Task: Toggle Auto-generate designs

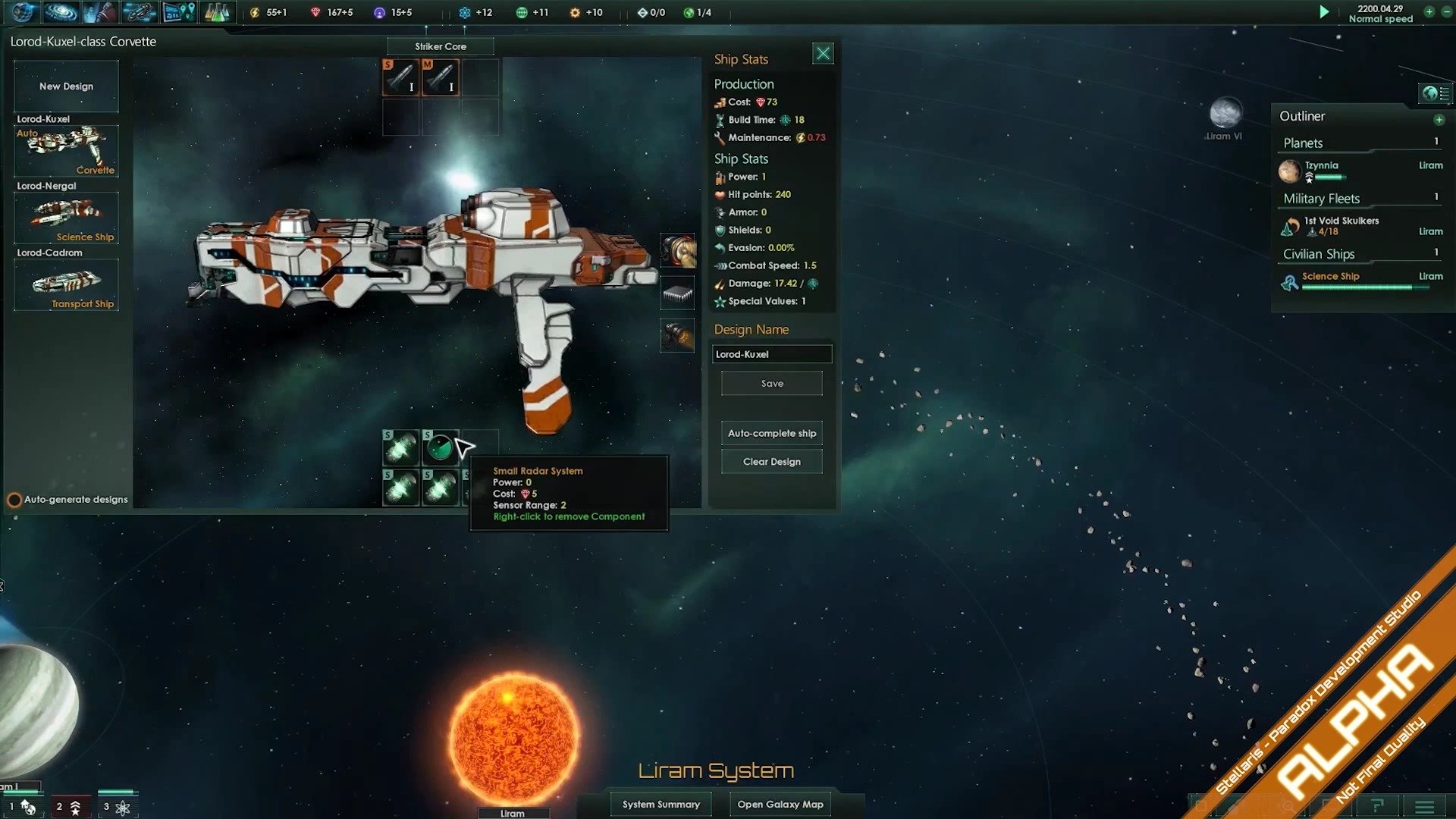Action: click(14, 500)
